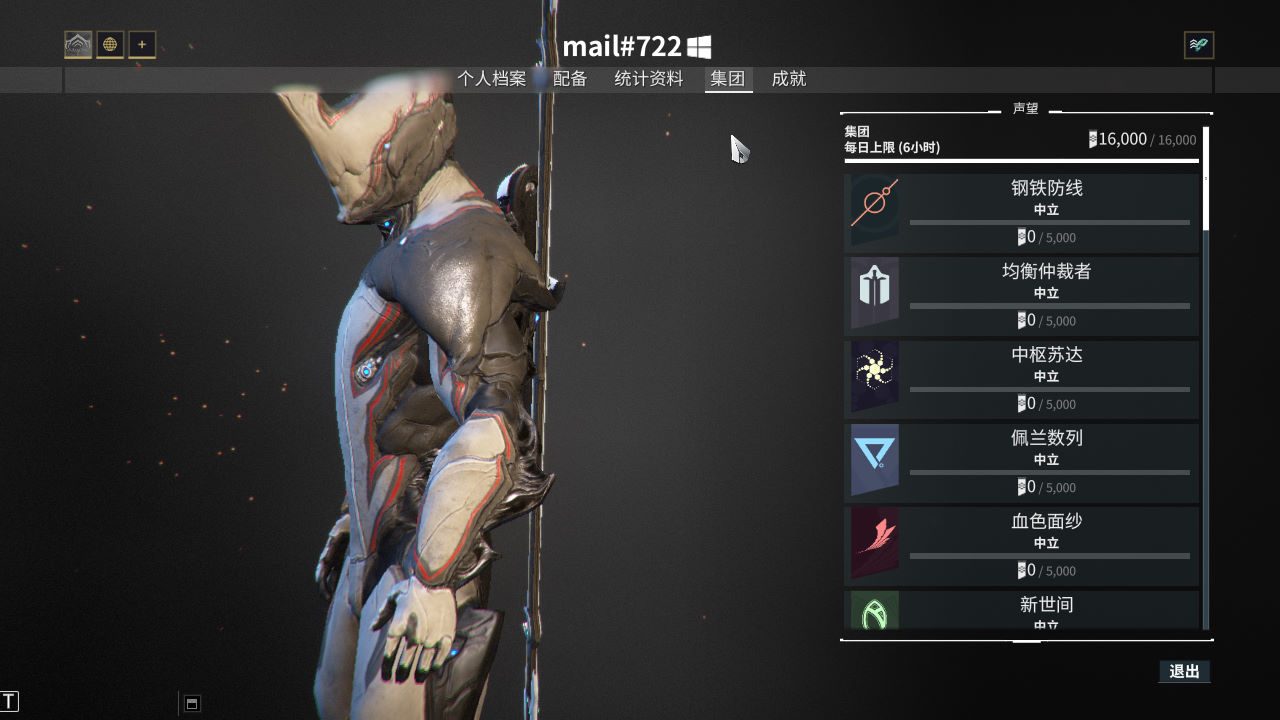Open the T chat icon at bottom left
The image size is (1280, 720).
pos(10,702)
